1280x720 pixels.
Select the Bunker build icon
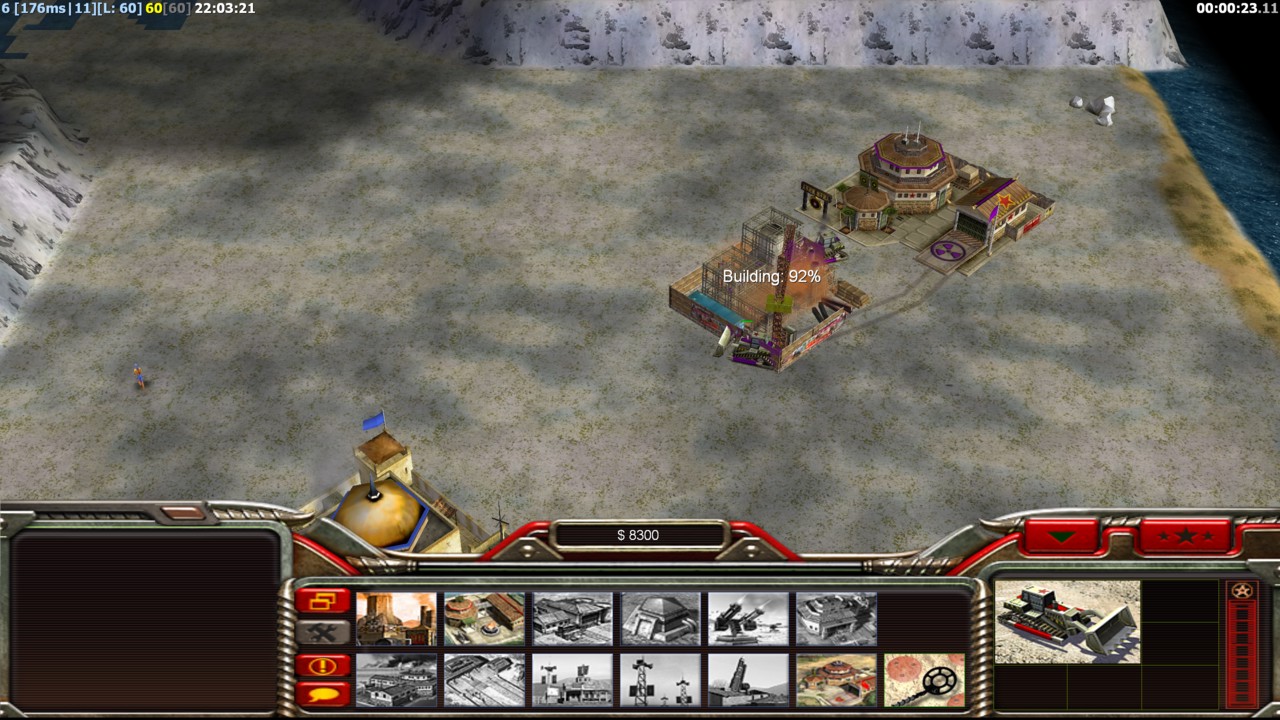coord(660,618)
